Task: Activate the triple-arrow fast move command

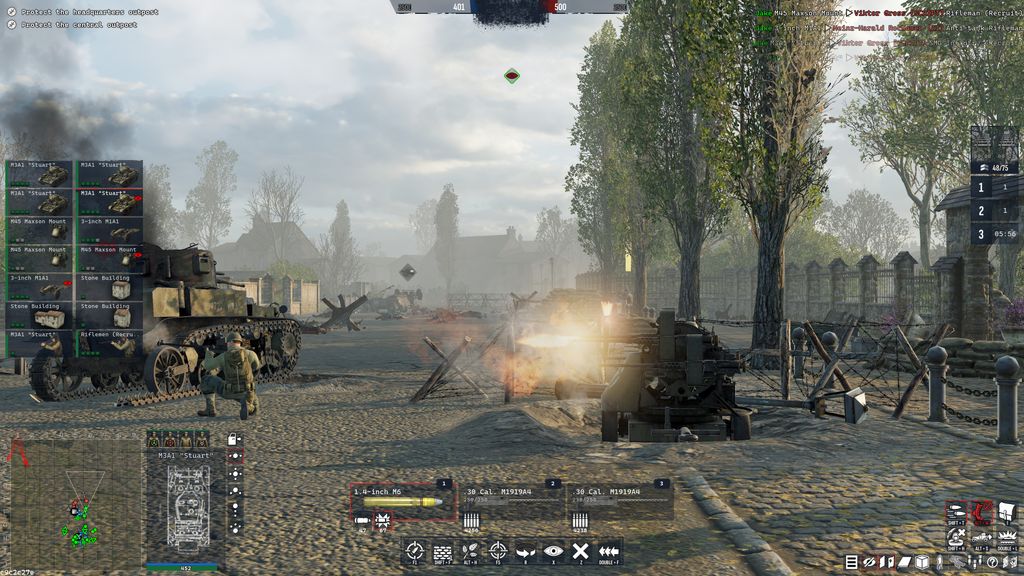Action: tap(608, 551)
